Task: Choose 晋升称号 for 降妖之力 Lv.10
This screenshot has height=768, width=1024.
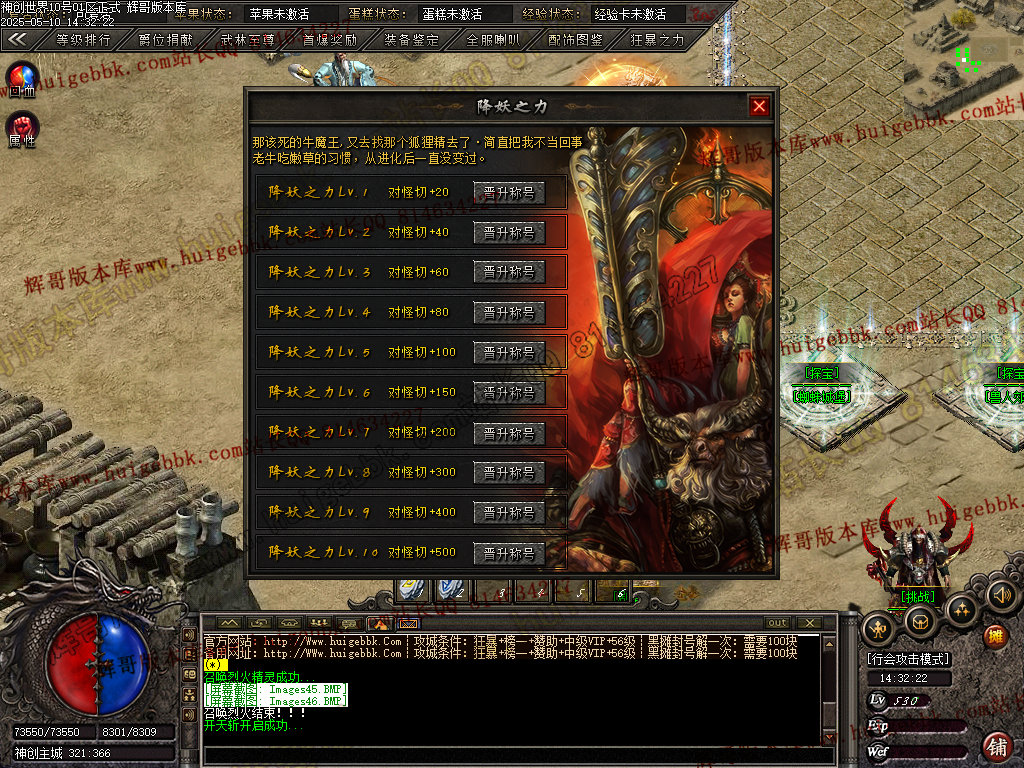Action: (x=509, y=552)
